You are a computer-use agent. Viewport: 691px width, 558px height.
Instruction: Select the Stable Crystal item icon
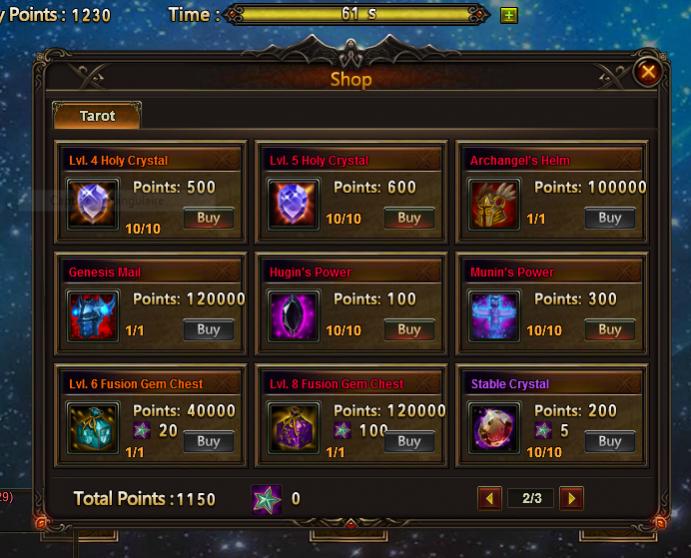495,429
